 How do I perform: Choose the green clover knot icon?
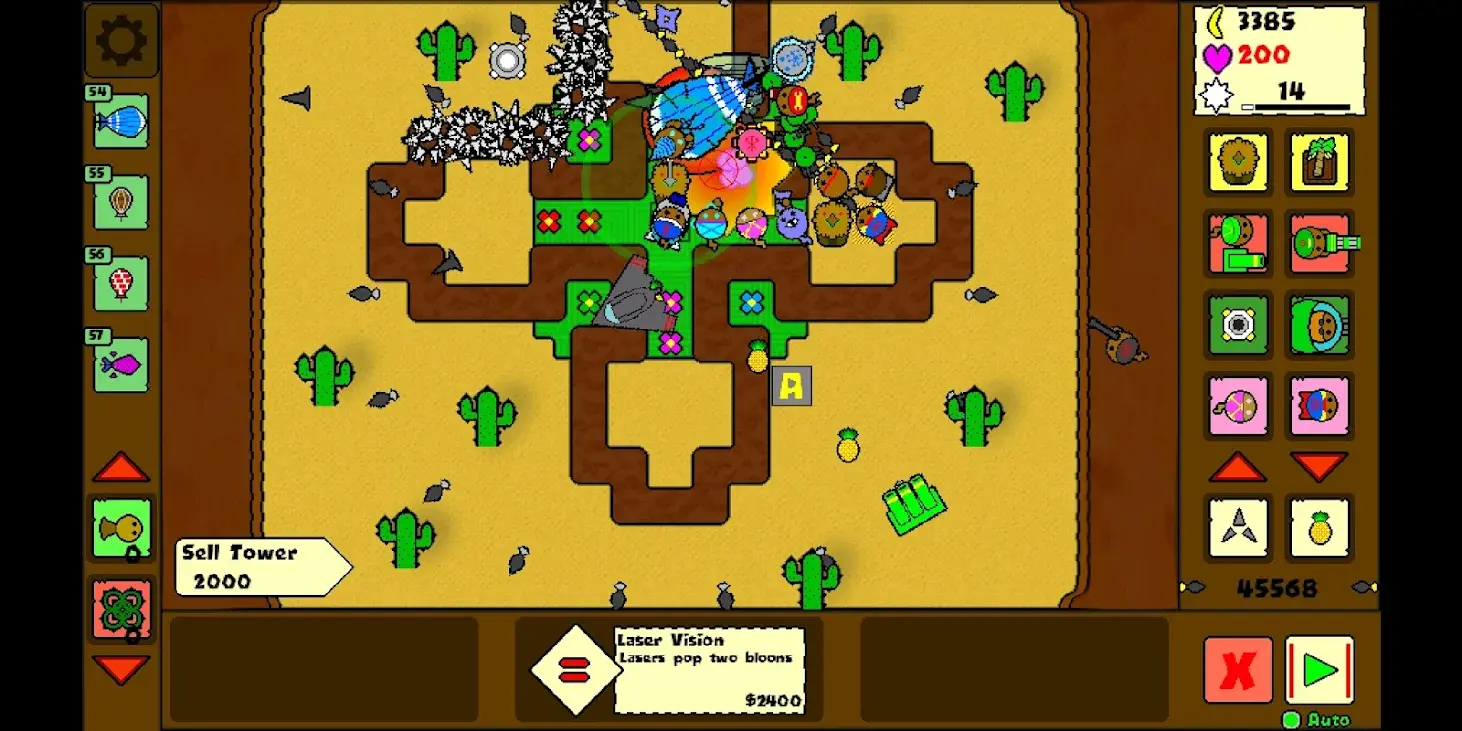(122, 608)
